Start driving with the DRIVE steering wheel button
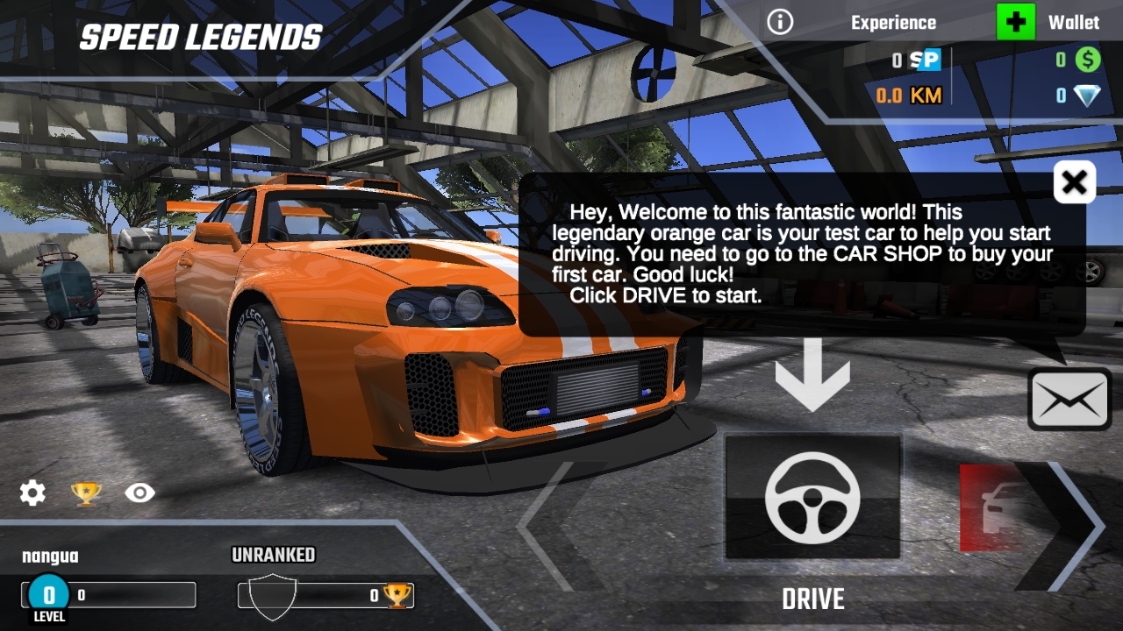 coord(812,497)
